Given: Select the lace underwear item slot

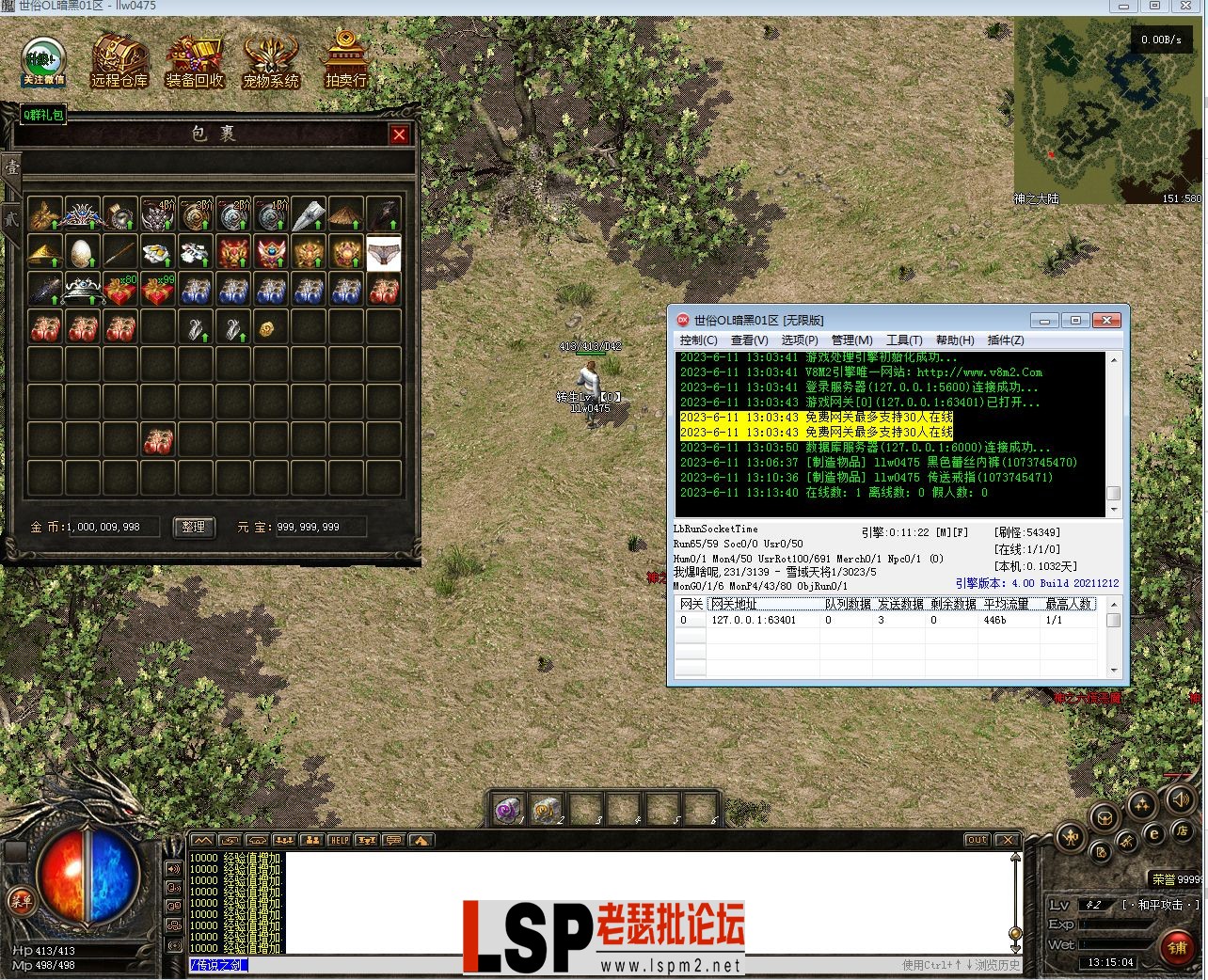Looking at the screenshot, I should tap(384, 253).
